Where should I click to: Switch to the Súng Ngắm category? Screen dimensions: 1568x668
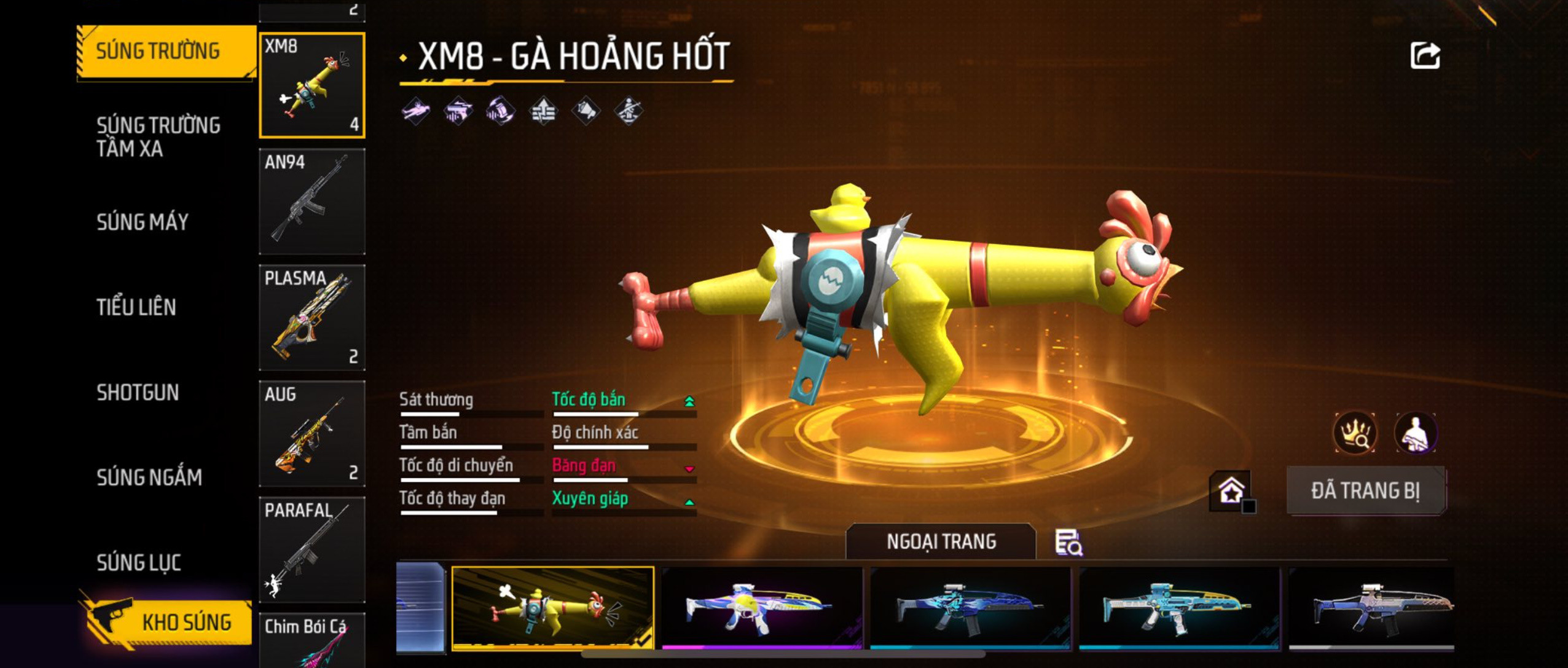click(149, 477)
